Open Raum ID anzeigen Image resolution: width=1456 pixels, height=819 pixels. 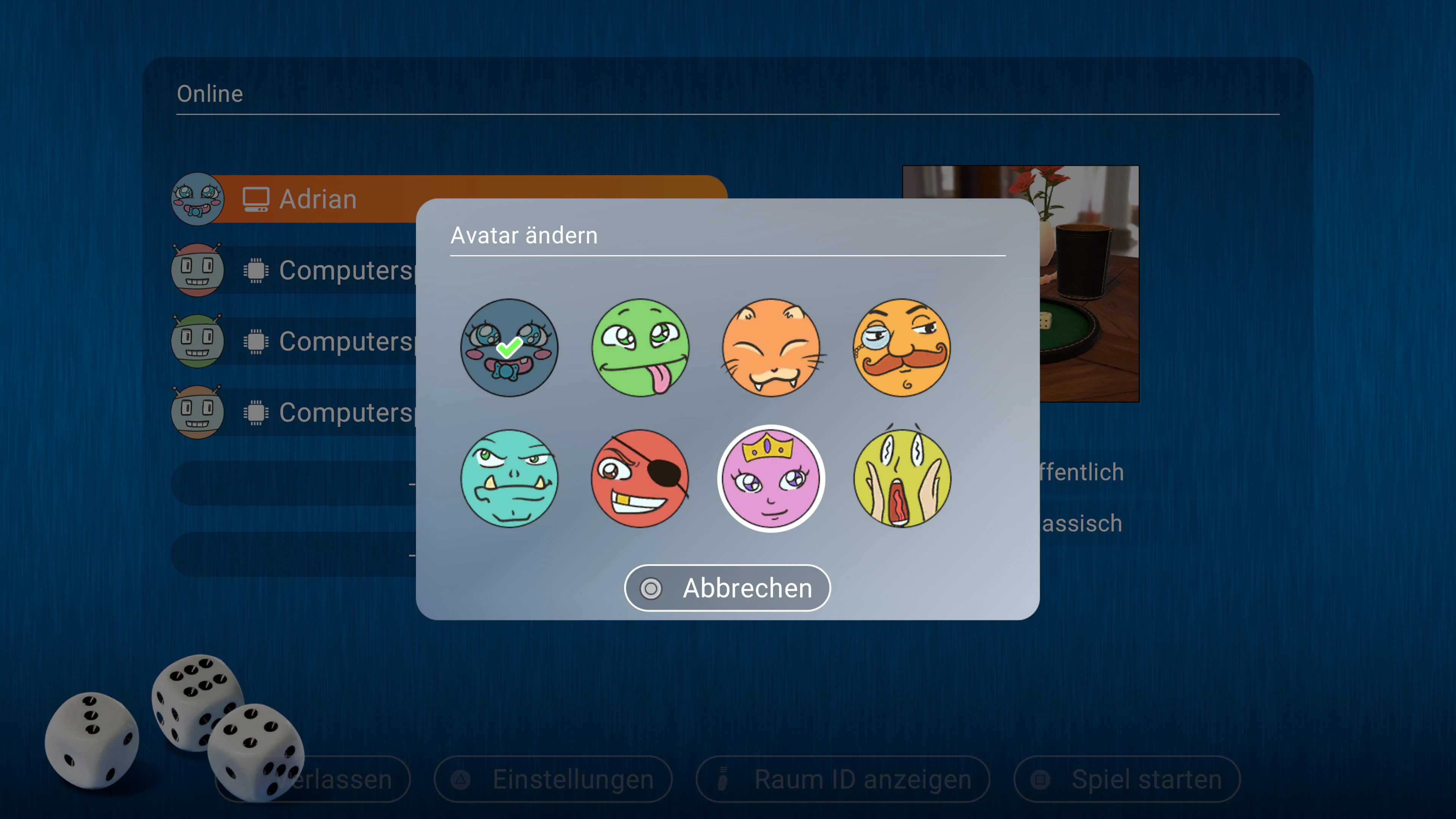[x=842, y=779]
